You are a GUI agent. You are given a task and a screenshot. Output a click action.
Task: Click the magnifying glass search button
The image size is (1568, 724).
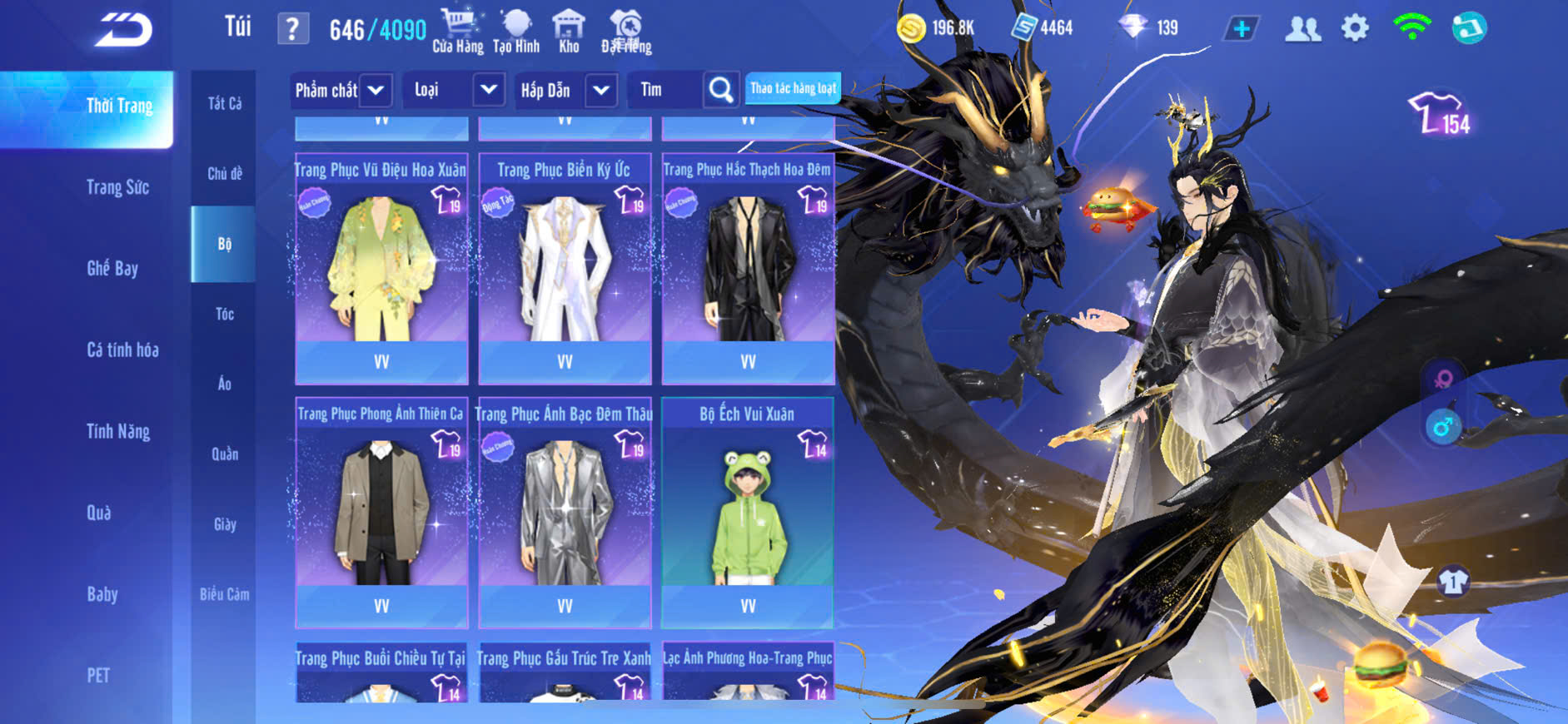click(721, 90)
